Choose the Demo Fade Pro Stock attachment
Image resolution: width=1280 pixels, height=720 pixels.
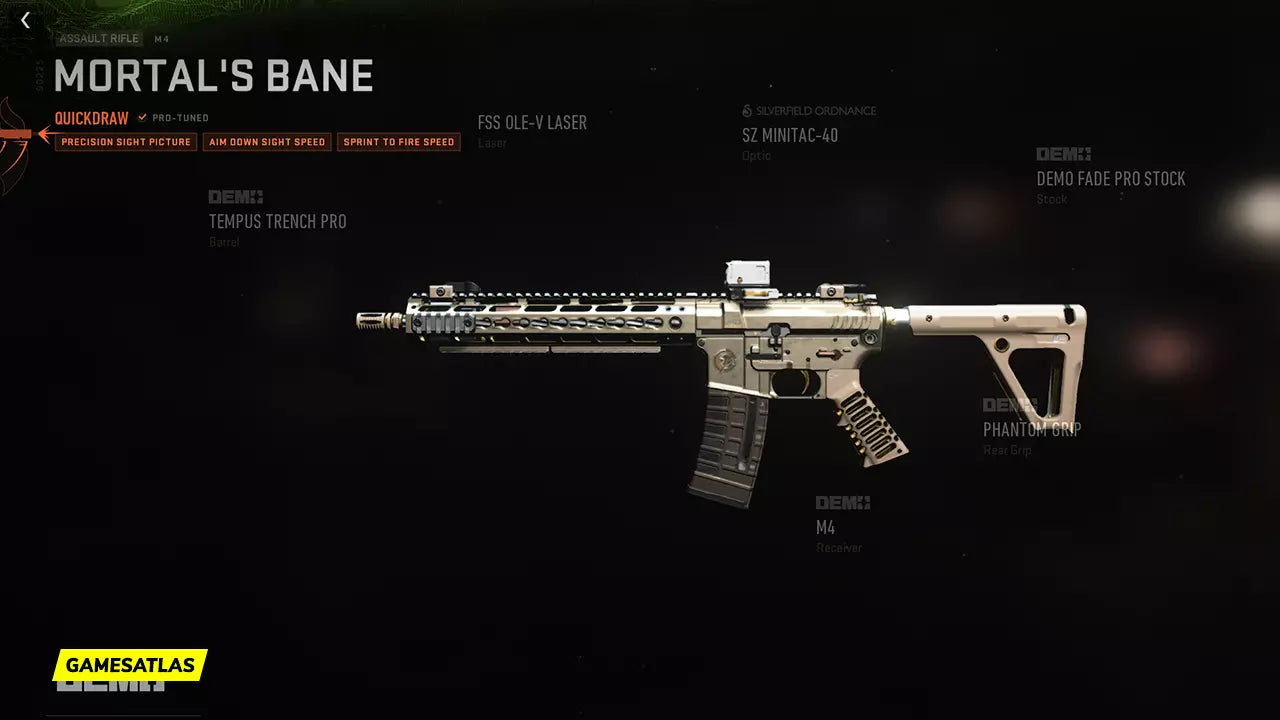(x=1110, y=179)
